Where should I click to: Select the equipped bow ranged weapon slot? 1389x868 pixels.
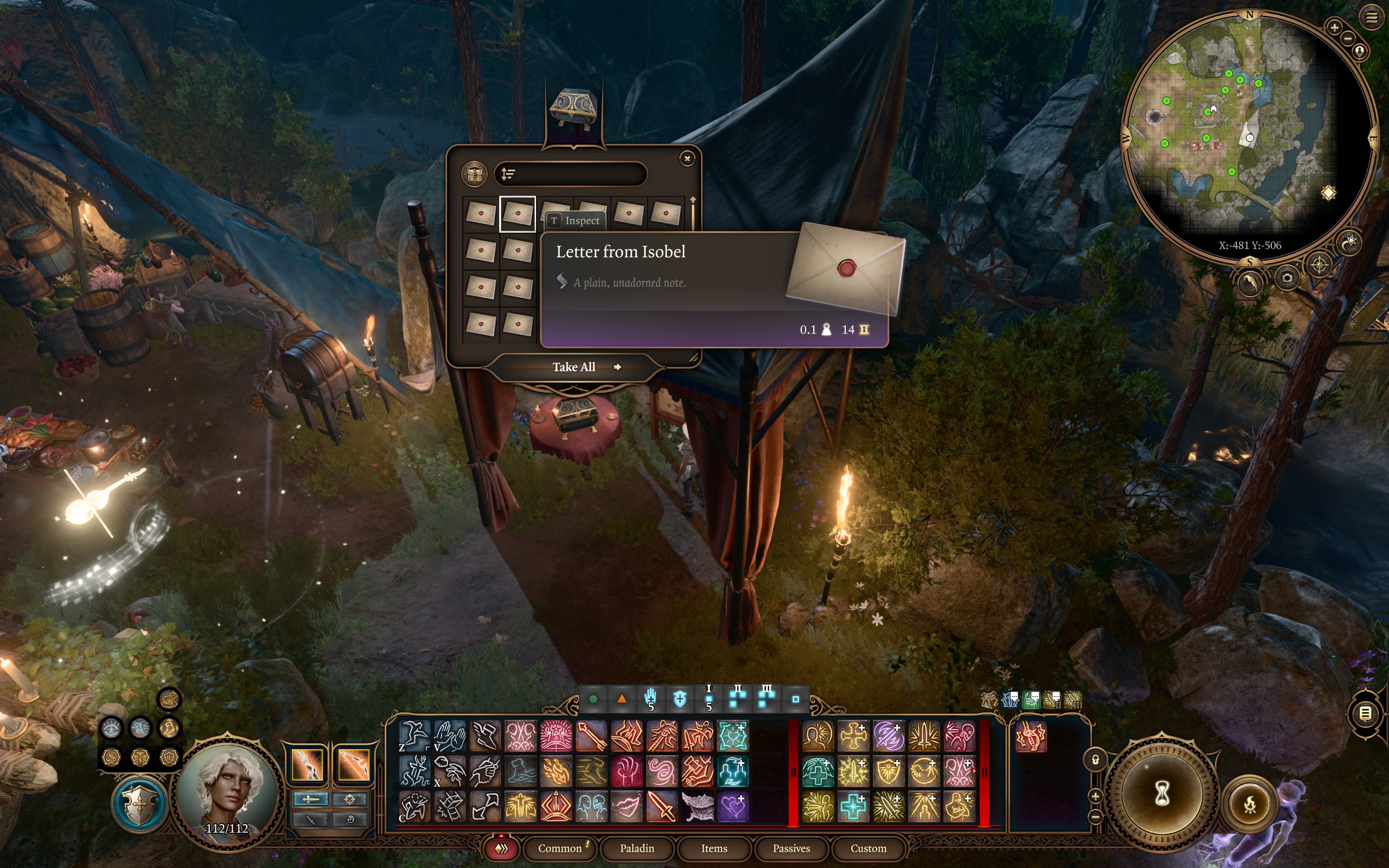tap(353, 764)
